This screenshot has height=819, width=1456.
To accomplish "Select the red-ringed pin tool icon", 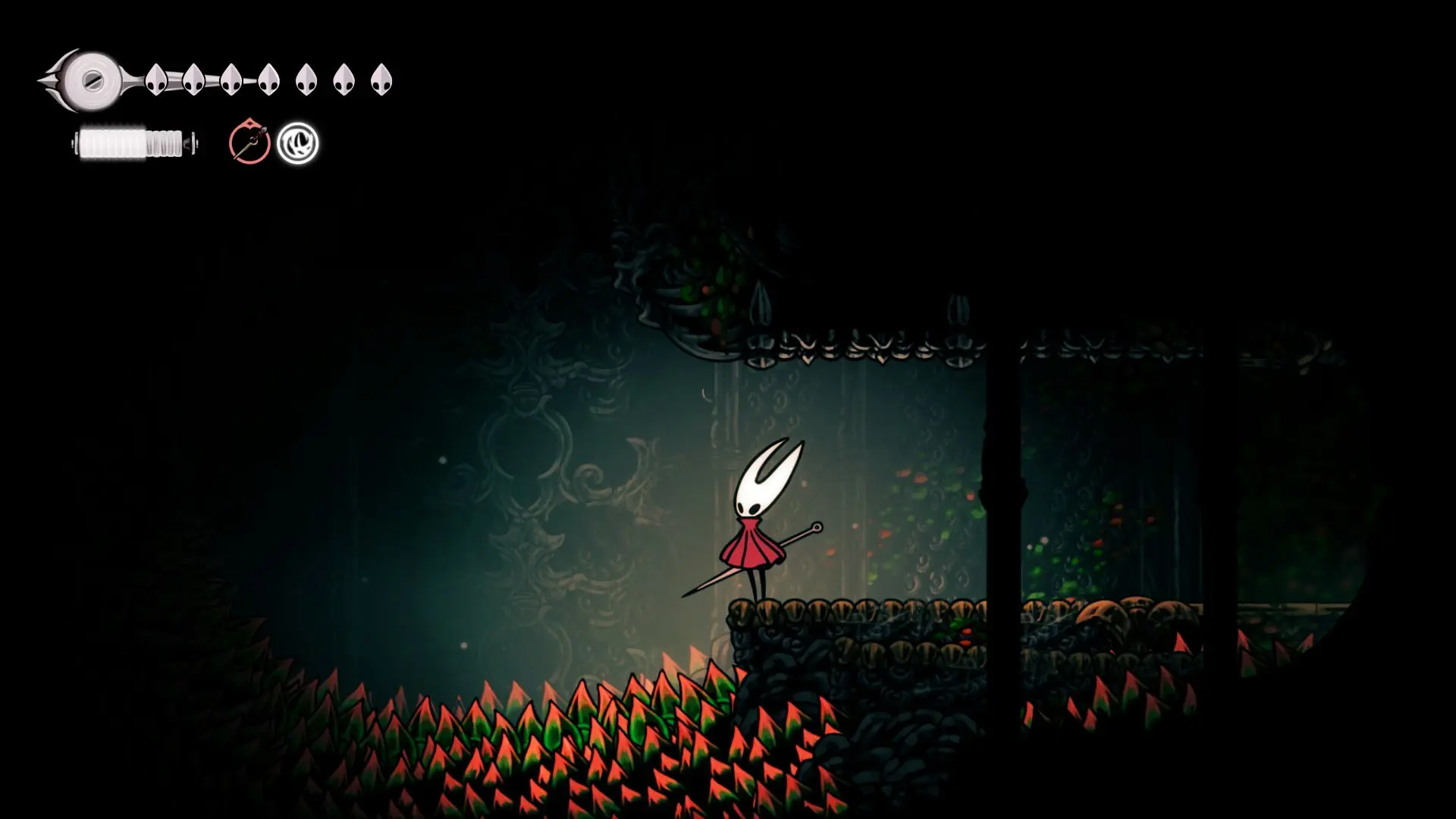I will coord(249,143).
